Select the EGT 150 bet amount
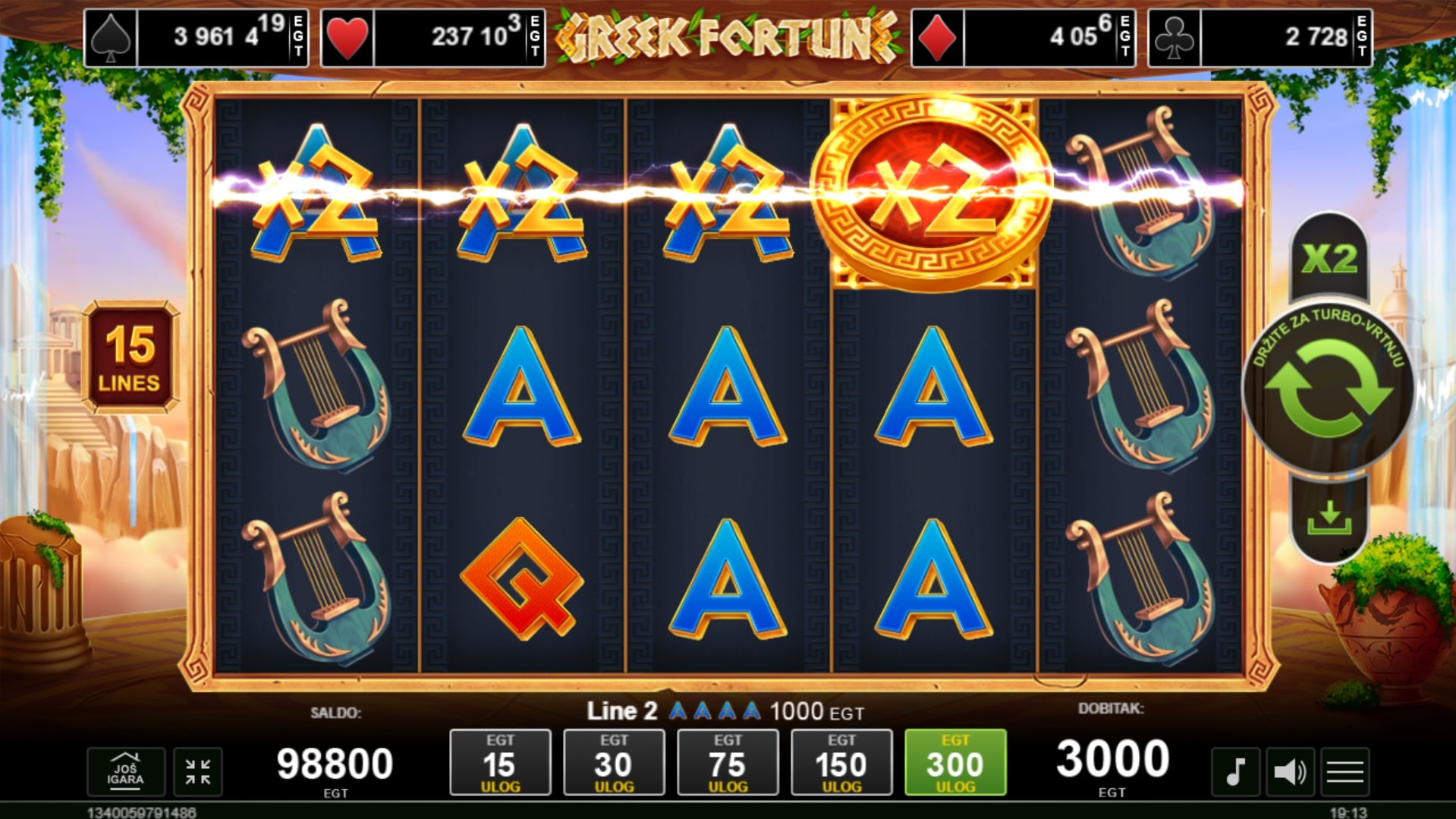 (842, 763)
